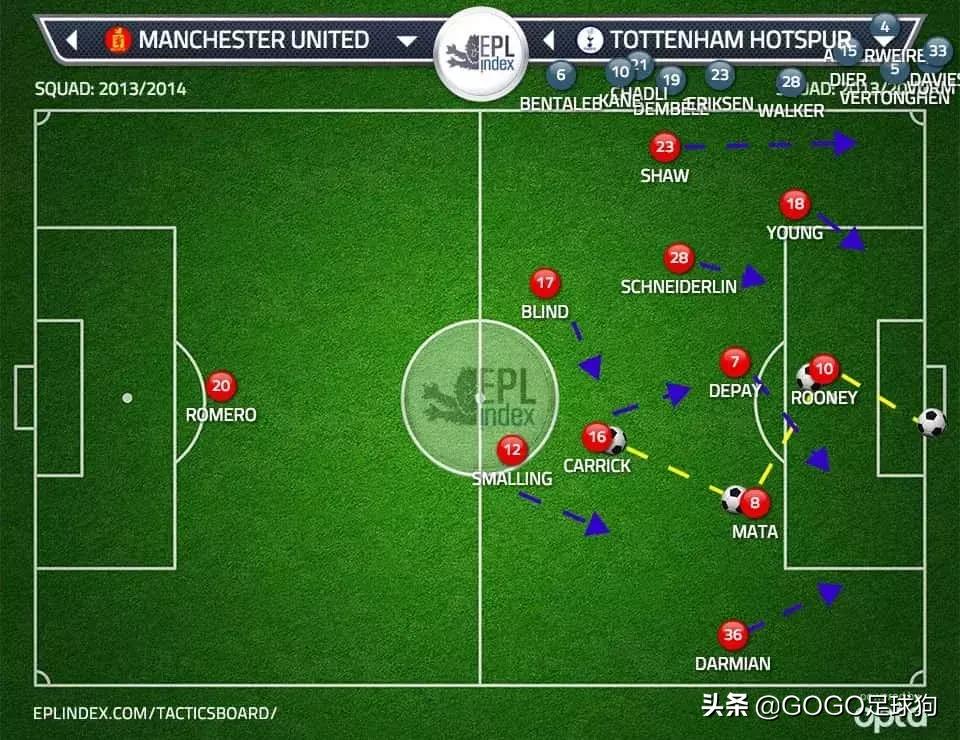This screenshot has height=740, width=960.
Task: Select Dembele's number 19 token
Action: [672, 80]
